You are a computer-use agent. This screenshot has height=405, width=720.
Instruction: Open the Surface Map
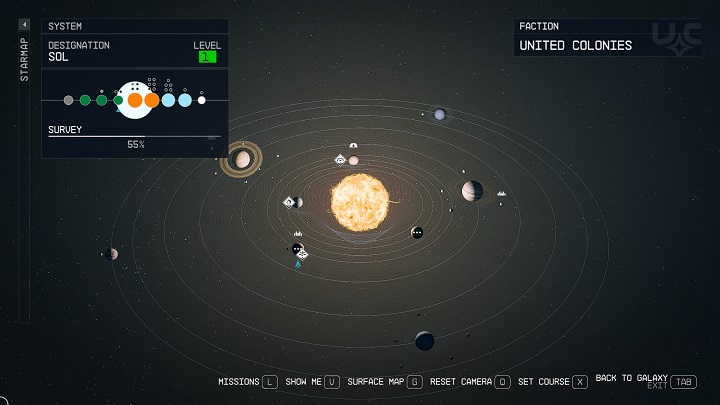click(384, 382)
